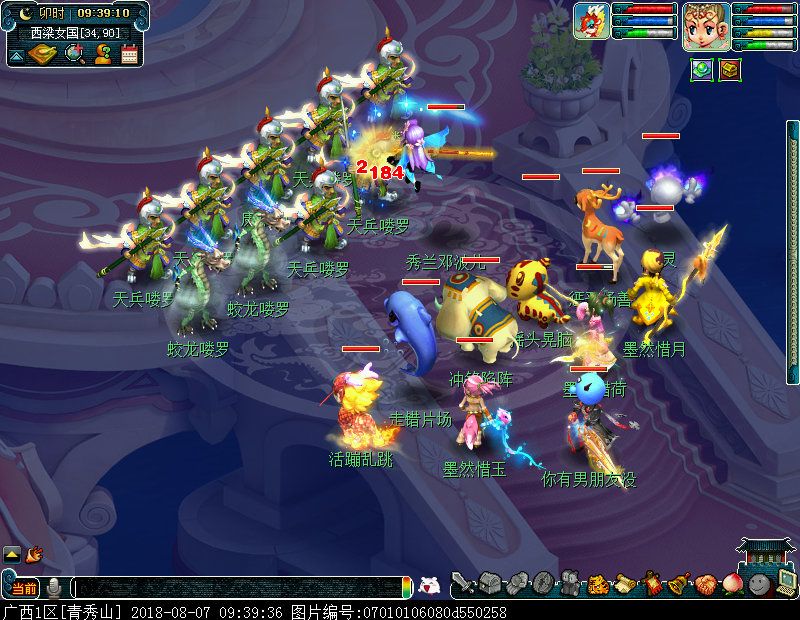Activate the microphone voice icon
The image size is (800, 620).
click(x=54, y=587)
